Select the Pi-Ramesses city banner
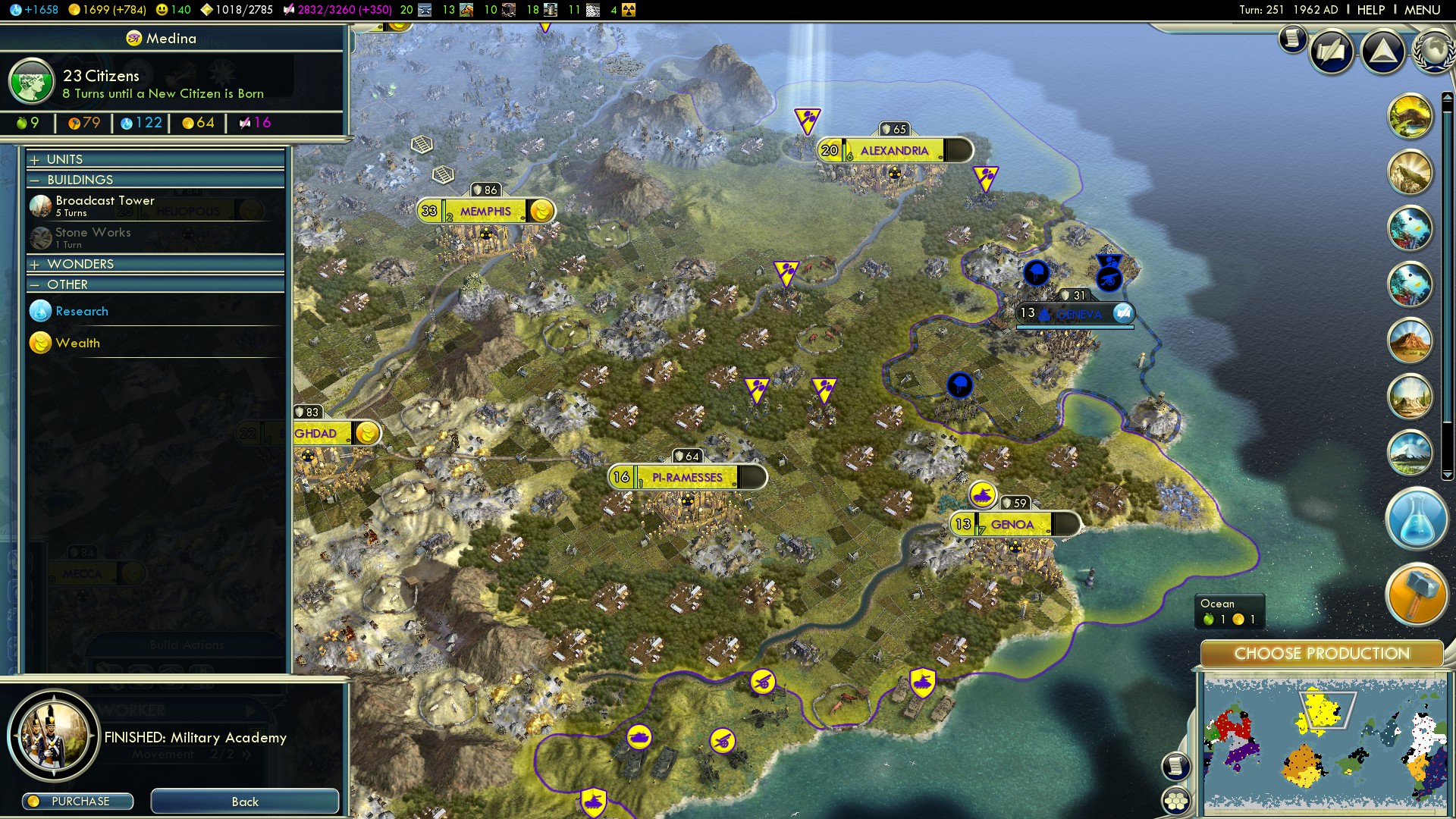 pyautogui.click(x=687, y=478)
